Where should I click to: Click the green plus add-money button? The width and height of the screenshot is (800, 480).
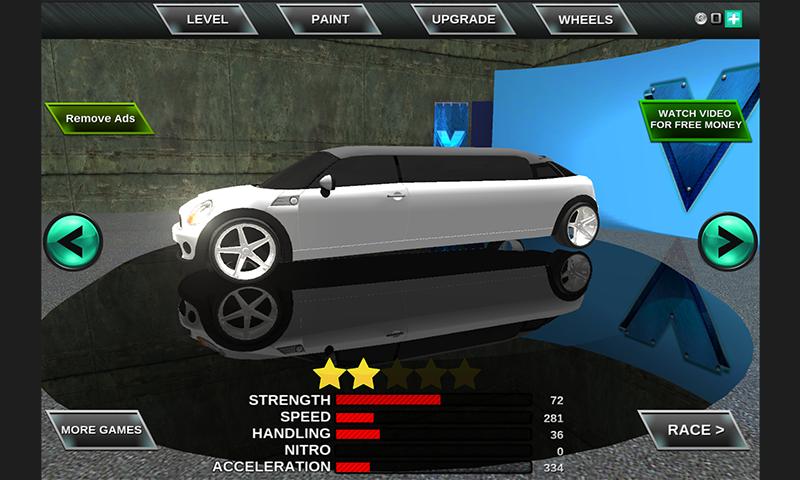(733, 19)
